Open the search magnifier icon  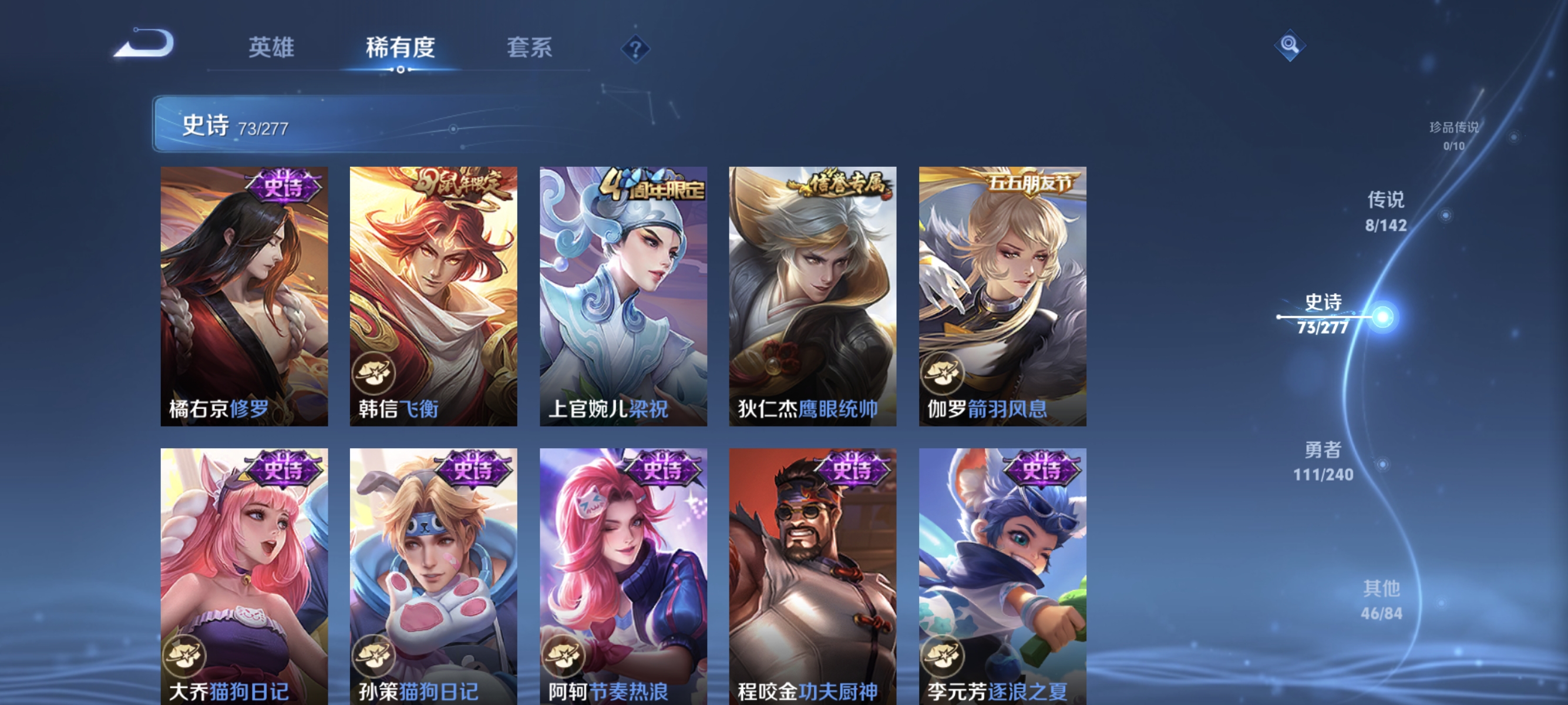pos(1290,45)
